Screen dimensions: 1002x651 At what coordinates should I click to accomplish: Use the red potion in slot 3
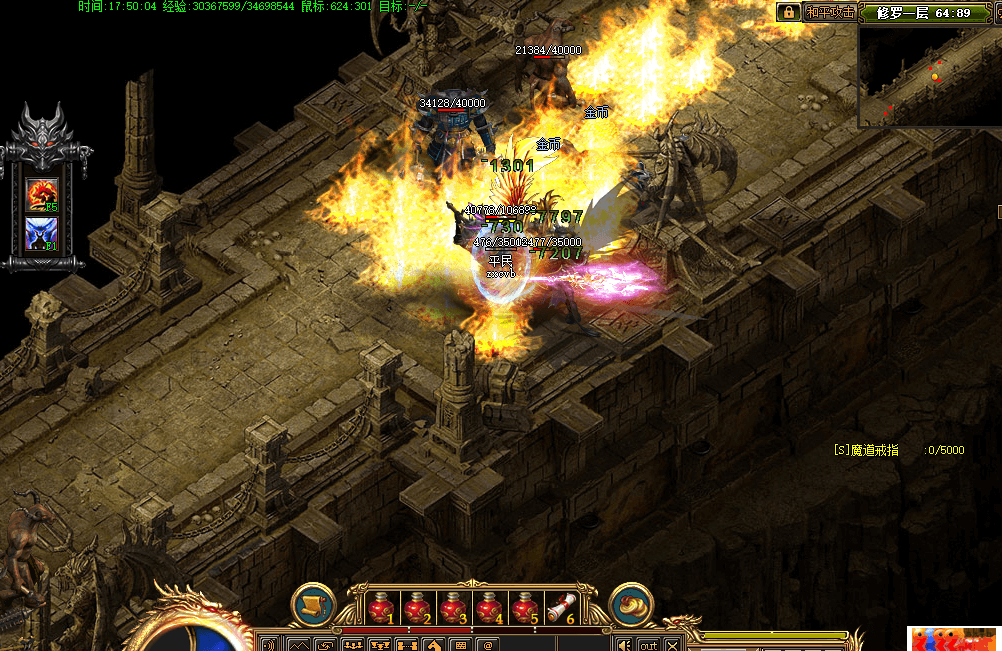tap(452, 607)
